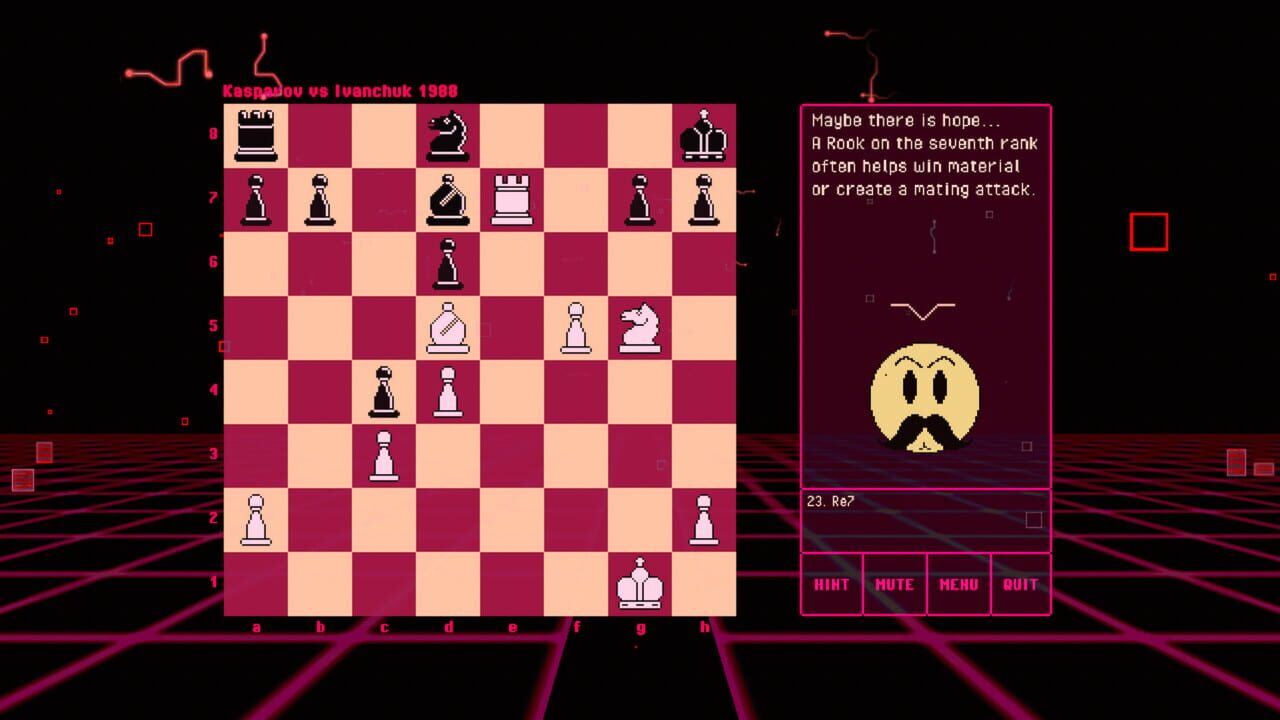Screen dimensions: 1280x720
Task: Open the MENU
Action: (957, 585)
